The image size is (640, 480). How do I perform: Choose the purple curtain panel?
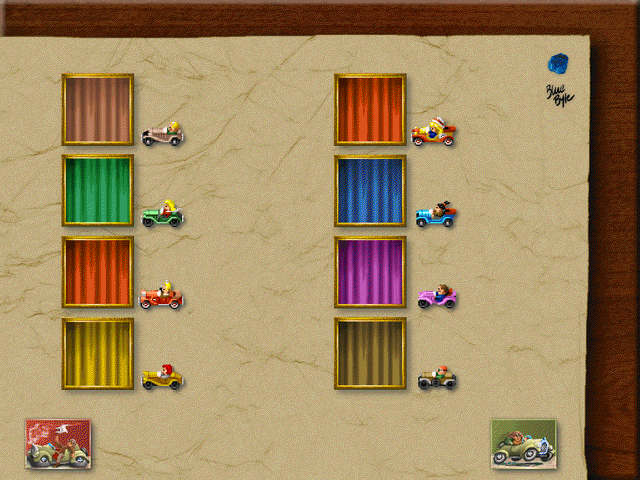(x=370, y=272)
